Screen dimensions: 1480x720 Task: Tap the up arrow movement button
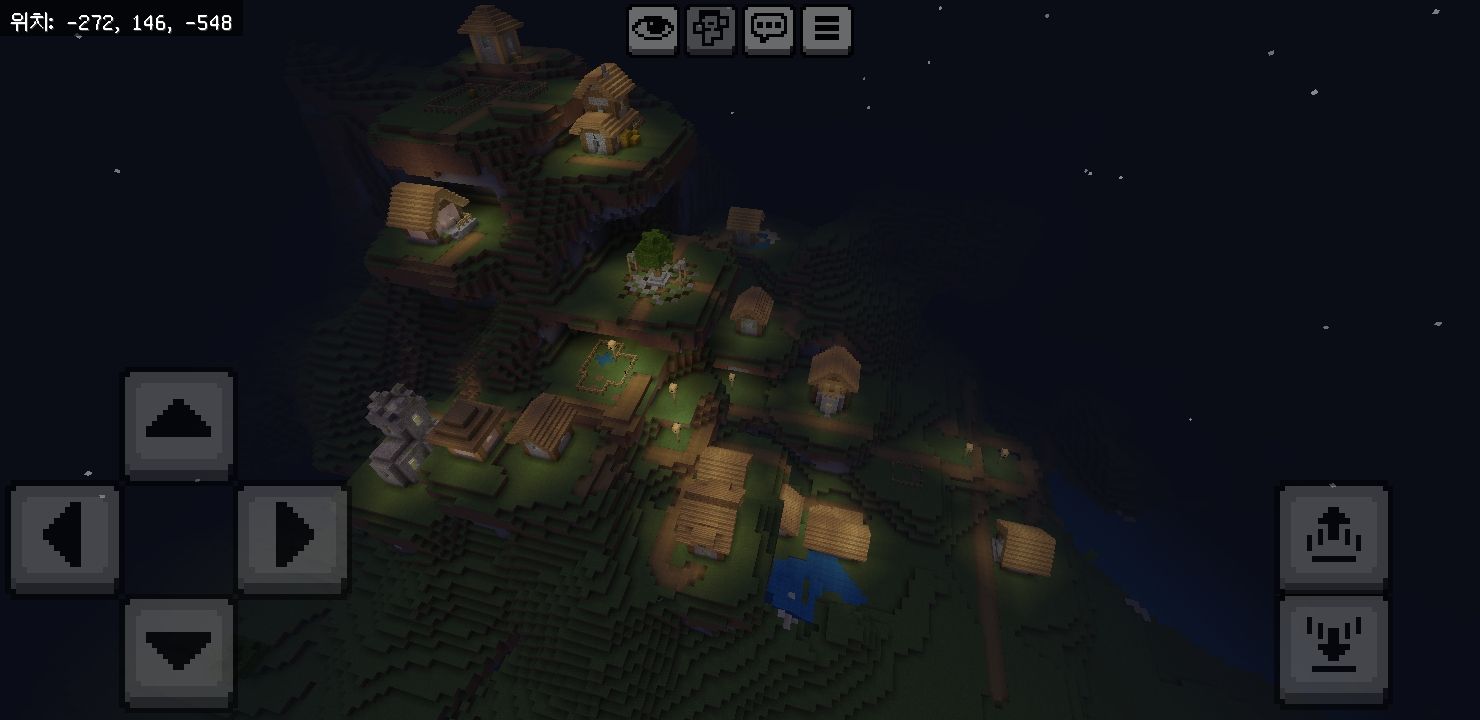click(179, 425)
